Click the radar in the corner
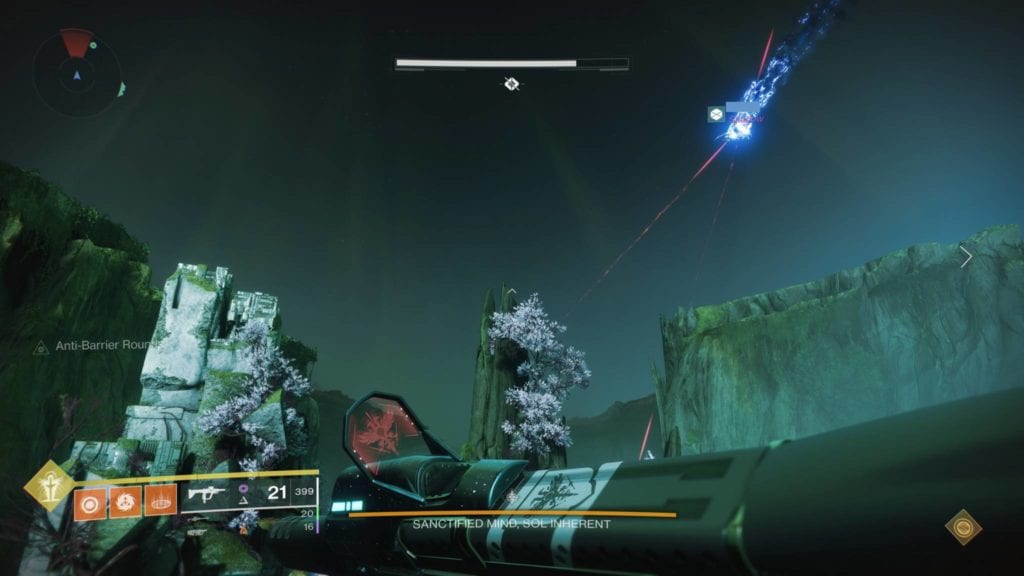The image size is (1024, 576). 77,73
